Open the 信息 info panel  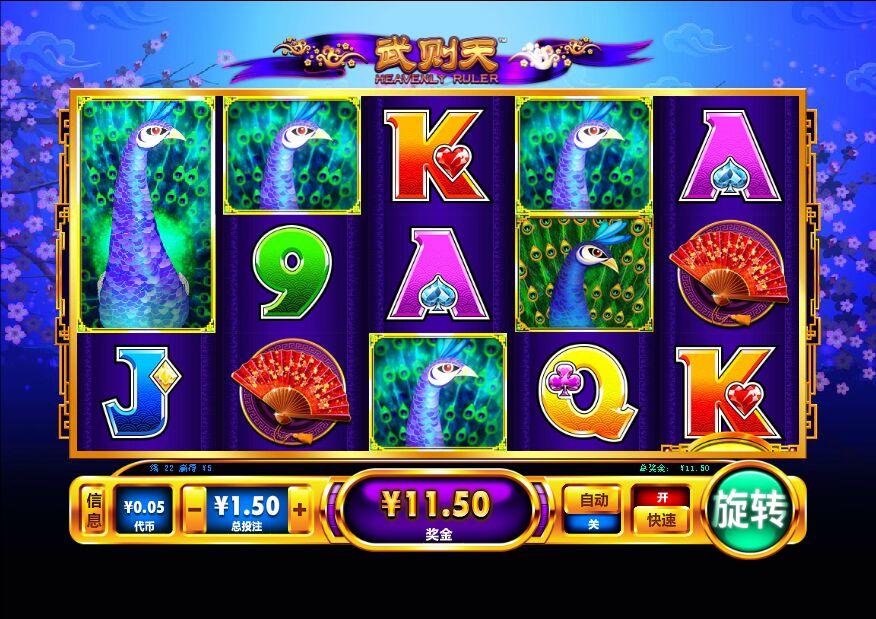(95, 510)
